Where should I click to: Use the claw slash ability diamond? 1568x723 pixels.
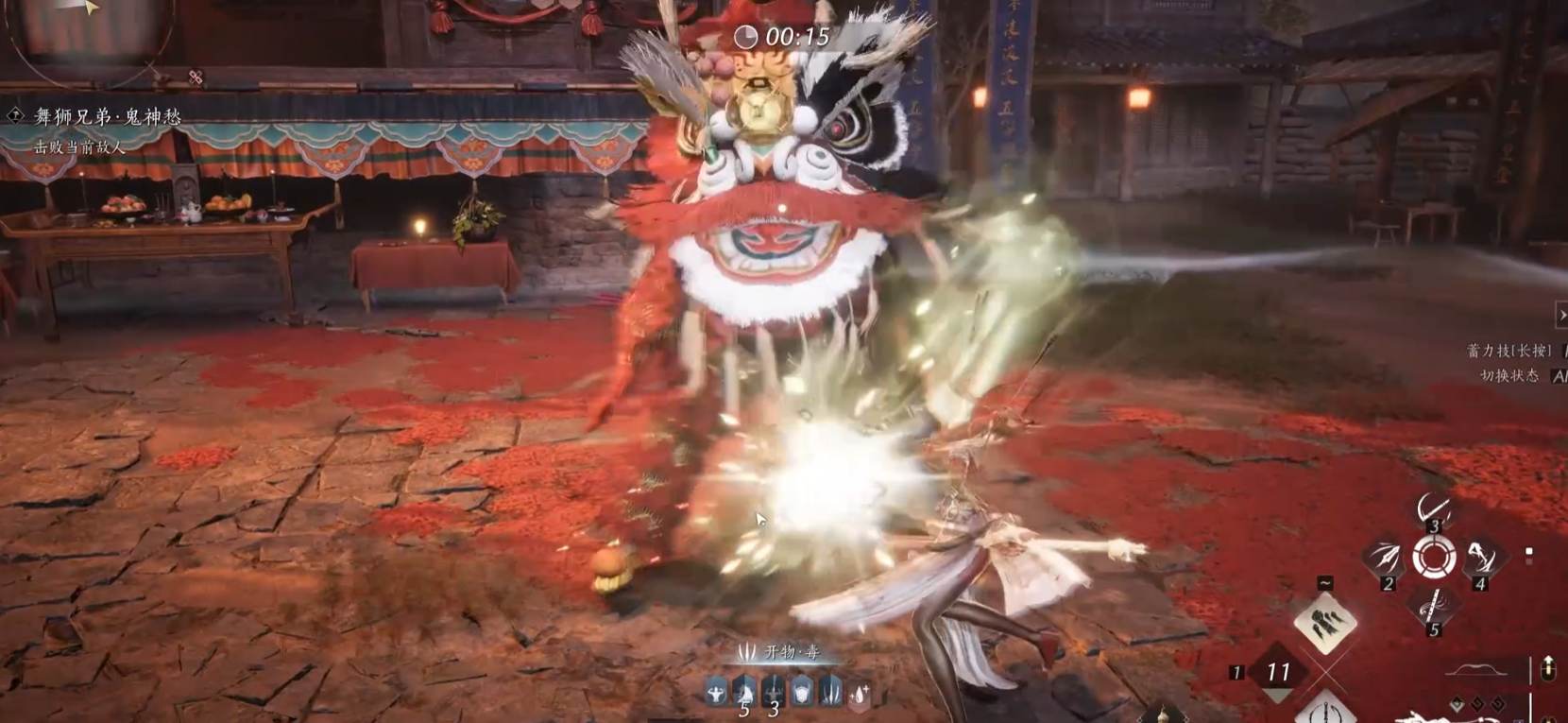pos(1324,624)
